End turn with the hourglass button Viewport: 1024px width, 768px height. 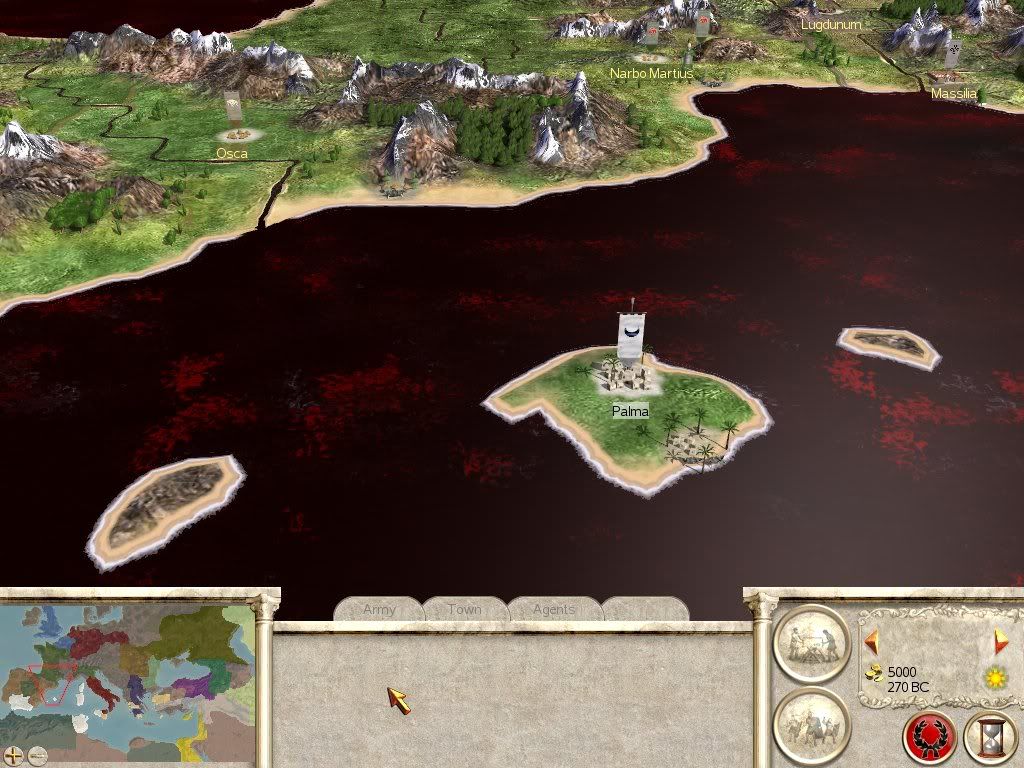point(989,738)
